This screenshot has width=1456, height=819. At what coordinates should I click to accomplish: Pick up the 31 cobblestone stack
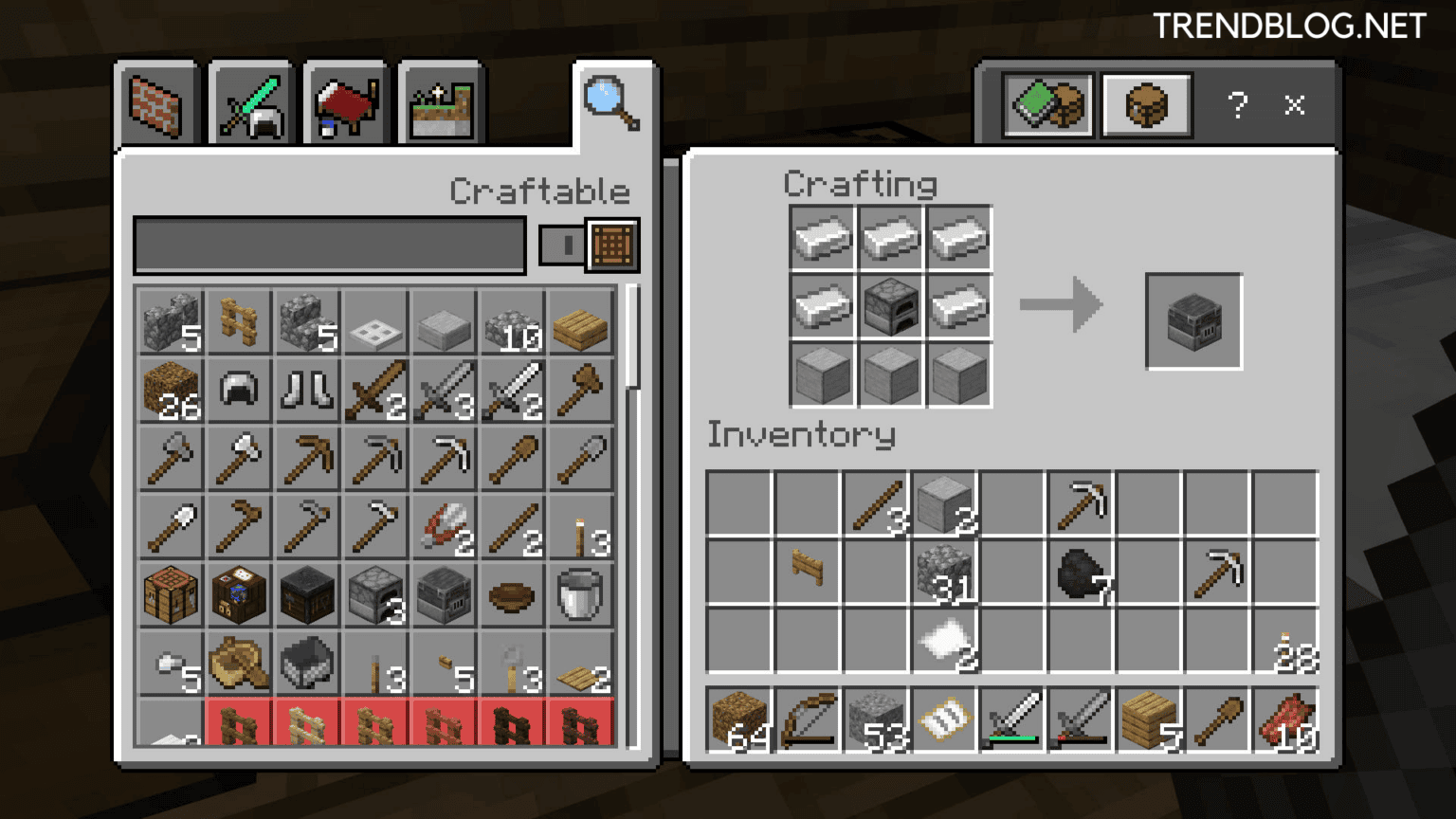(944, 573)
